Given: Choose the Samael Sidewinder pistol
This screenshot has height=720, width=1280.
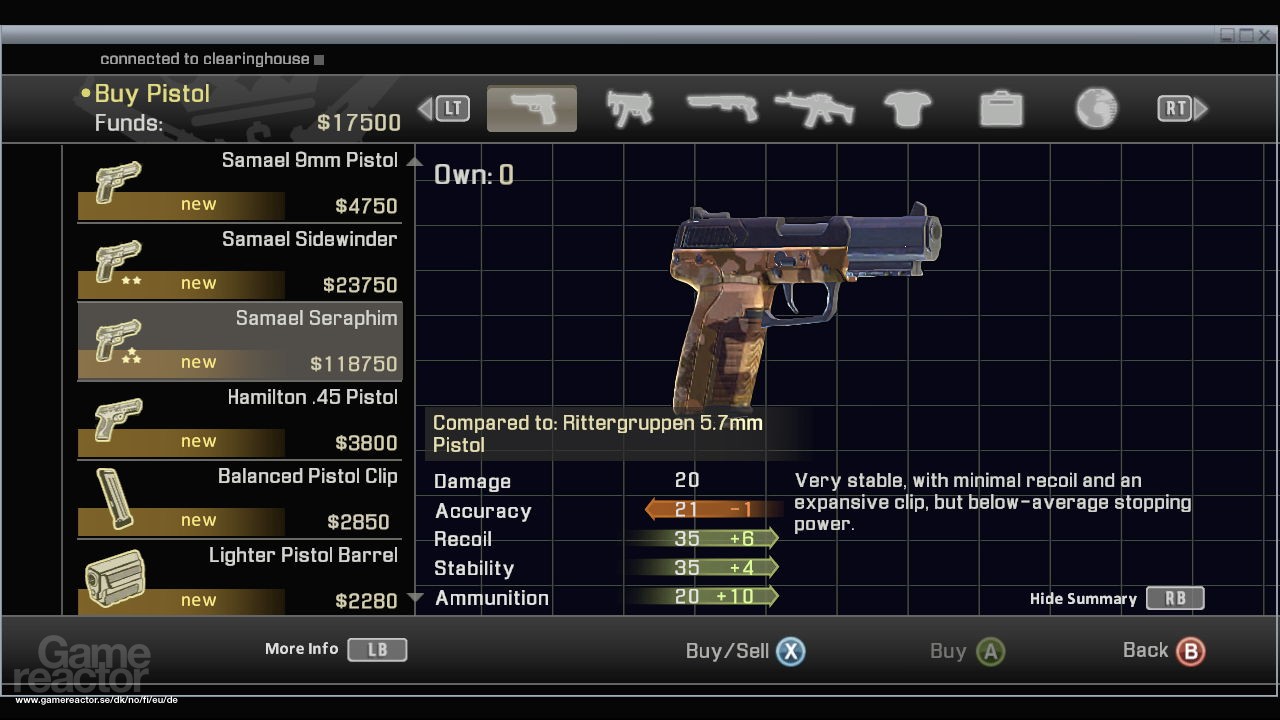Looking at the screenshot, I should click(240, 262).
